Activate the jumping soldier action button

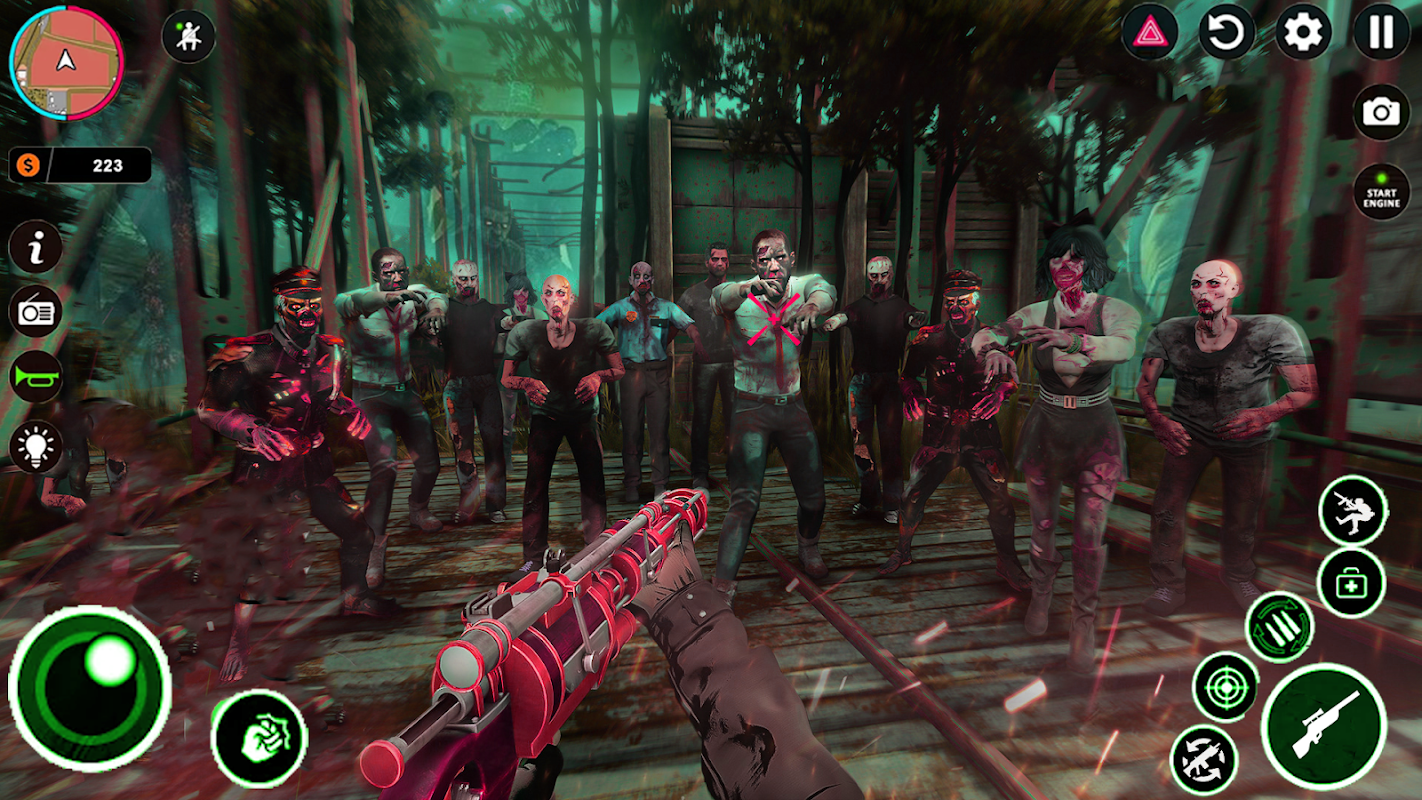(1353, 510)
